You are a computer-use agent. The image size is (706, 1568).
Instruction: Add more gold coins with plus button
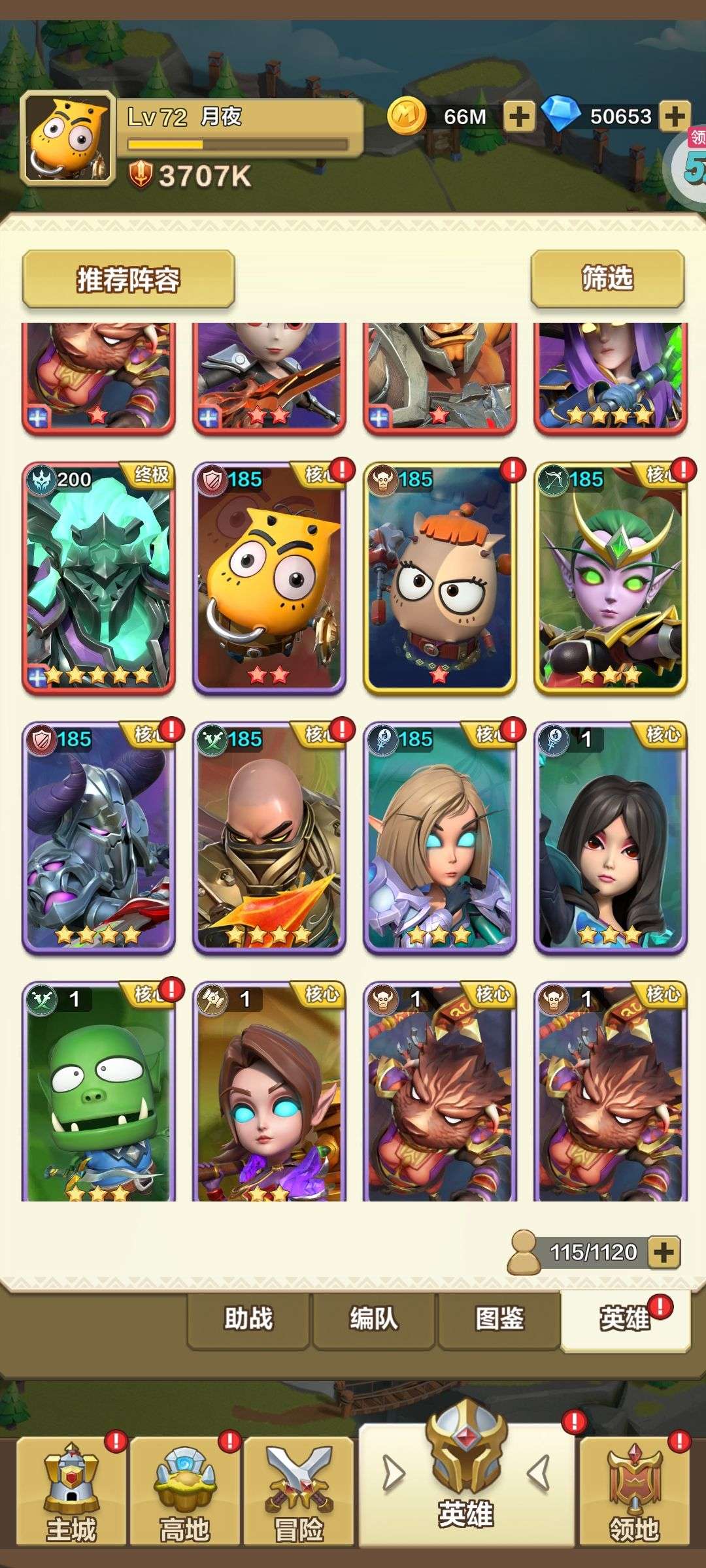tap(519, 117)
